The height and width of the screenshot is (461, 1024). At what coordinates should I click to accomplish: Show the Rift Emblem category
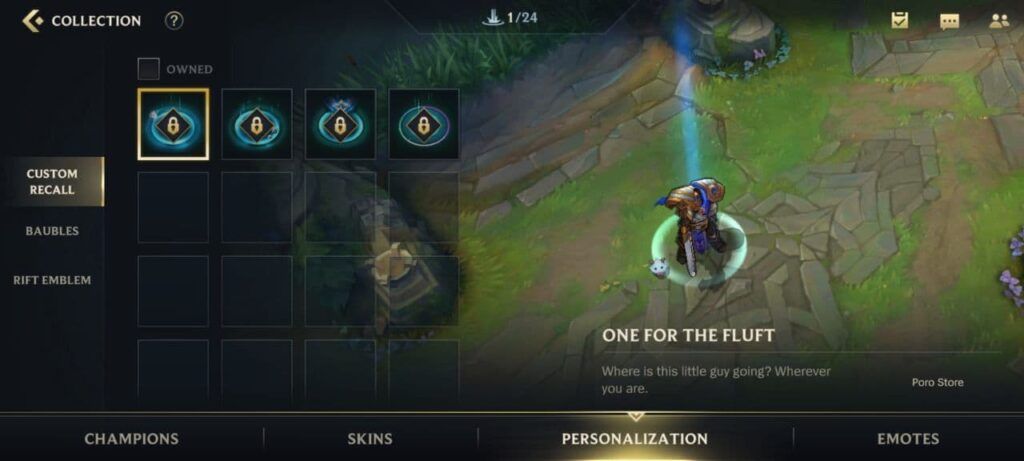tap(52, 280)
